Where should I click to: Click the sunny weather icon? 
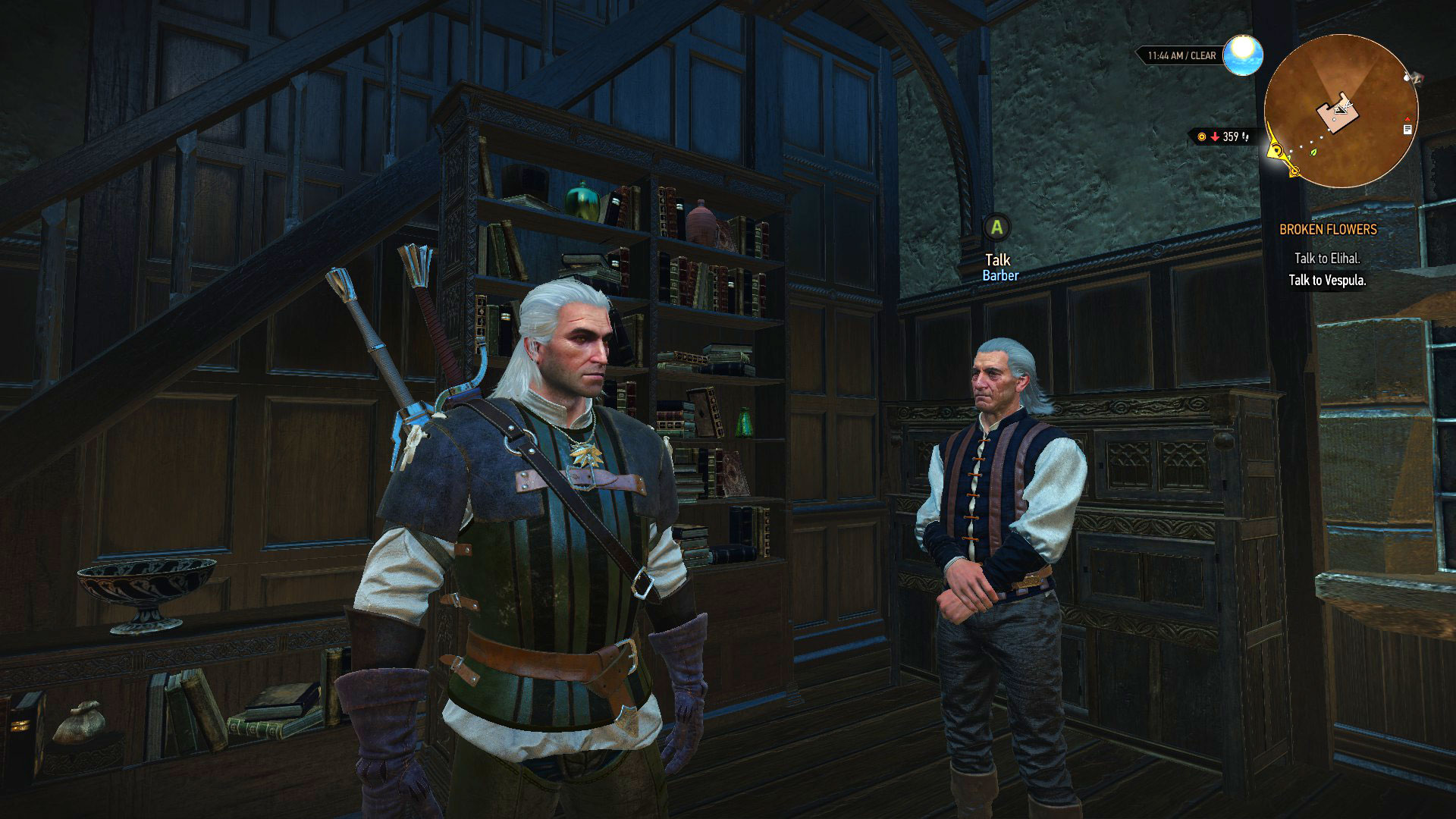point(1242,55)
